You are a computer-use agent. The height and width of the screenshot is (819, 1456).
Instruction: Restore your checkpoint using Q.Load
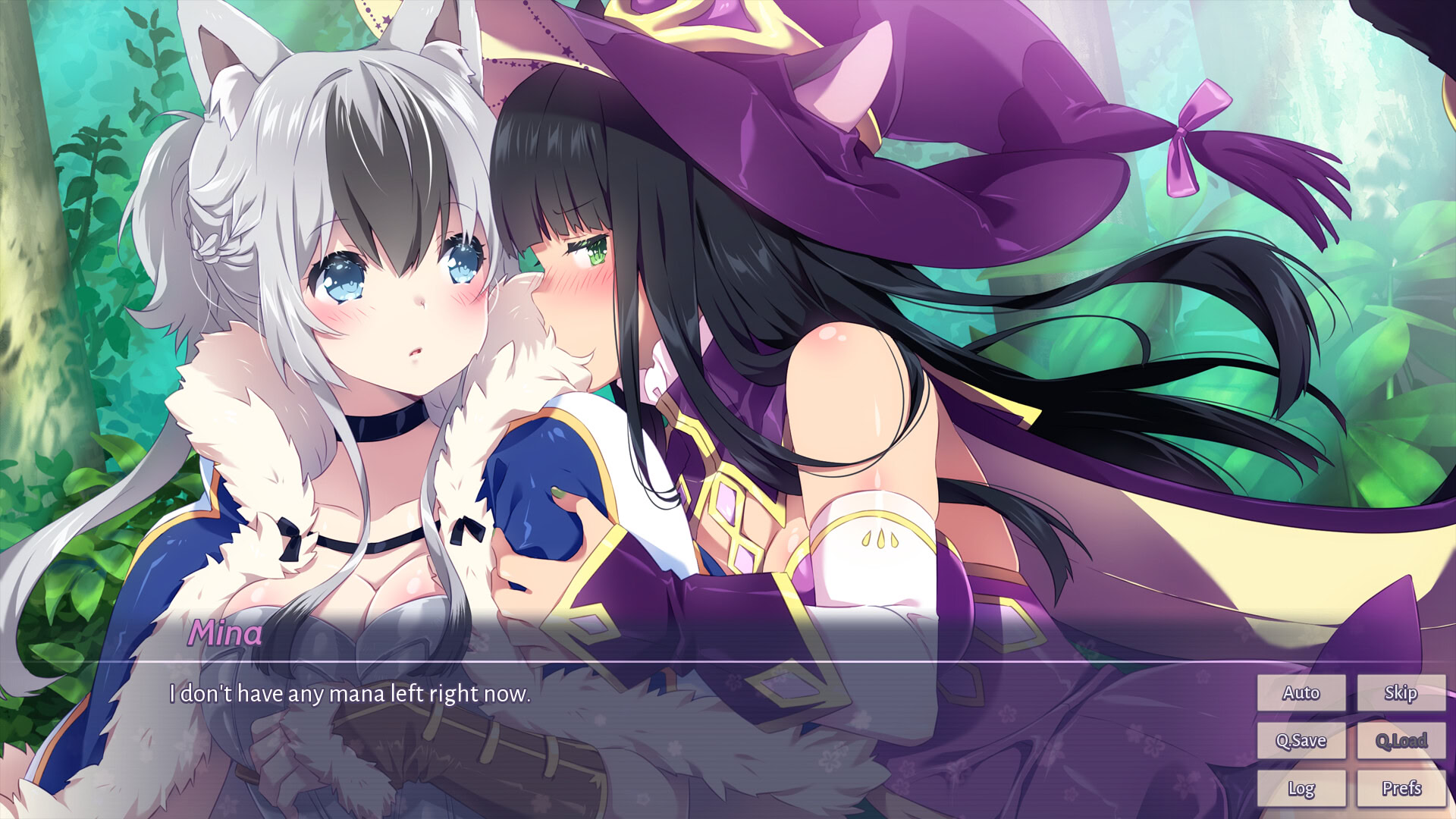1401,740
